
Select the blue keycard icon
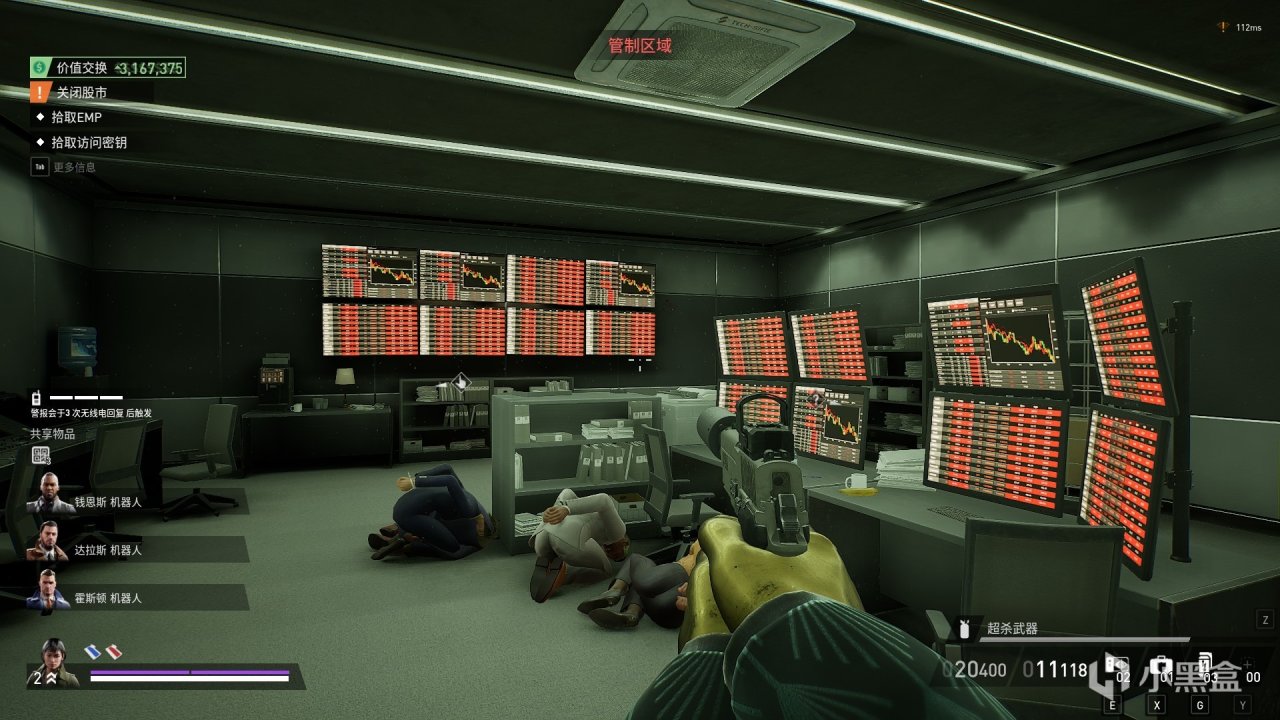click(92, 652)
